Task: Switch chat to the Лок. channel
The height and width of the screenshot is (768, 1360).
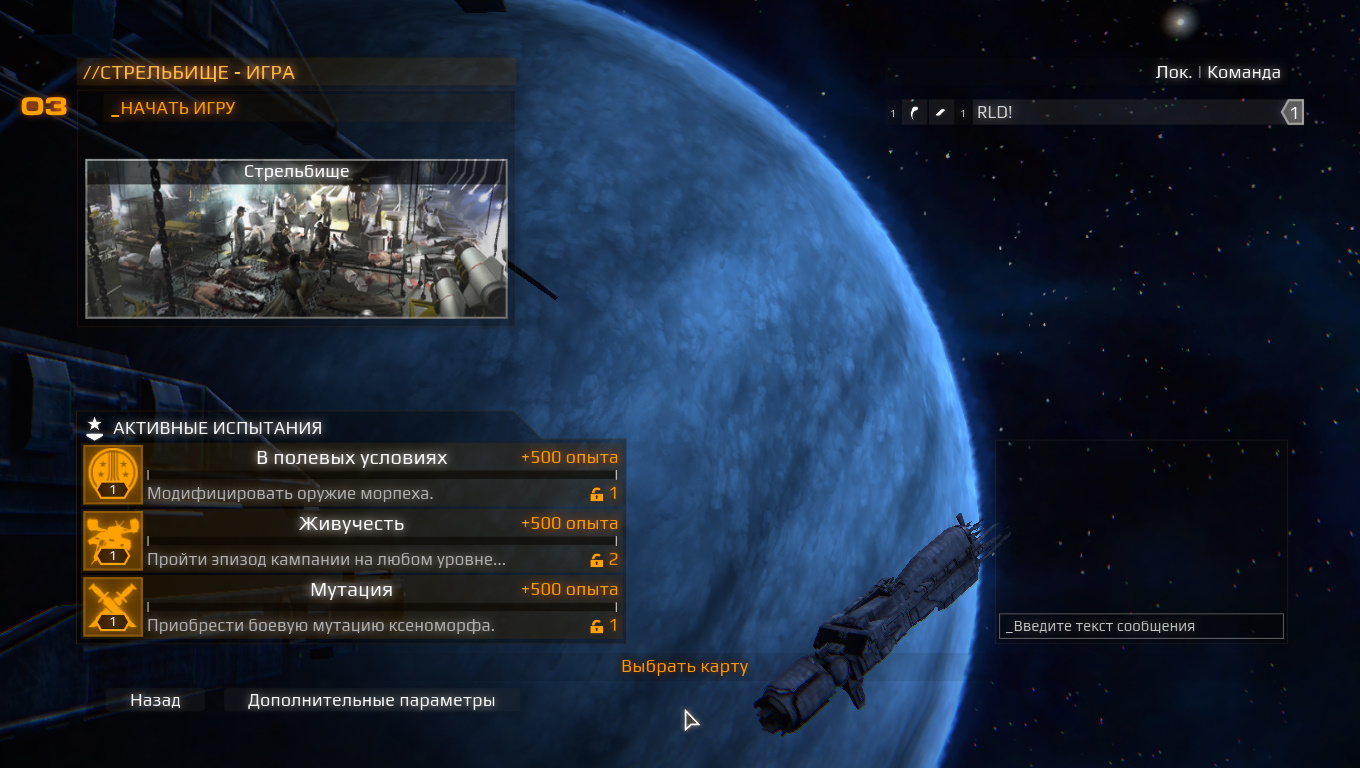Action: click(x=1173, y=72)
